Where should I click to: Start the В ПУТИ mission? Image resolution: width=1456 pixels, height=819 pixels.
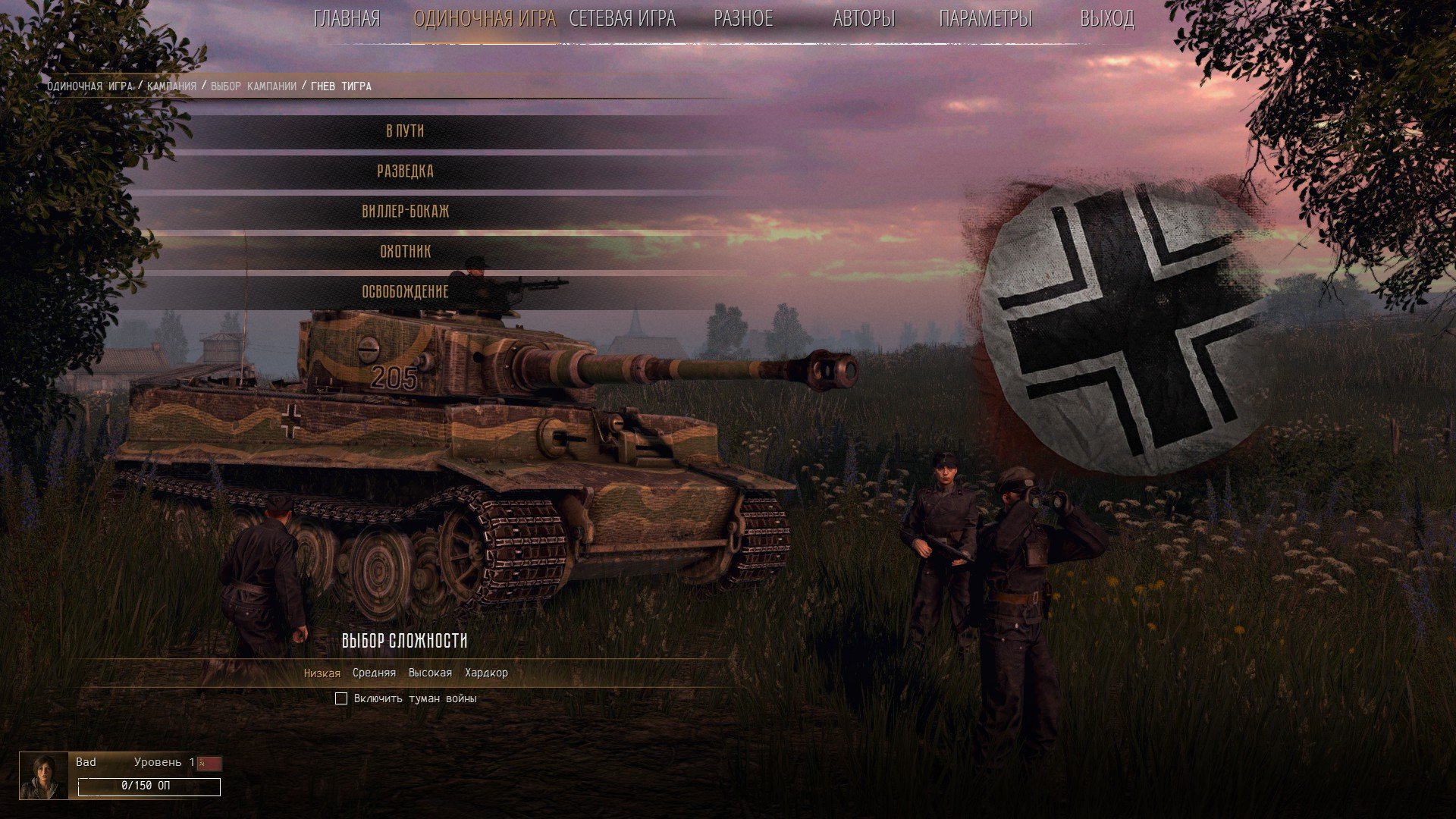[405, 131]
